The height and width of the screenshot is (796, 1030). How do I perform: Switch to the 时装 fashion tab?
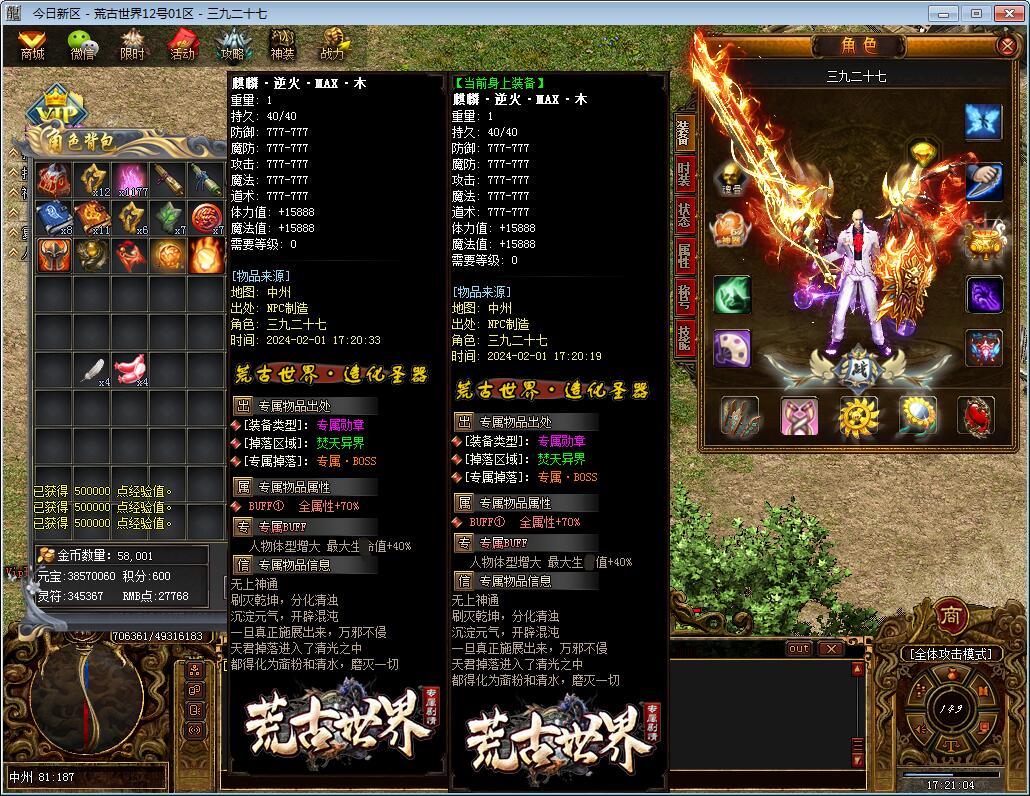pyautogui.click(x=684, y=173)
